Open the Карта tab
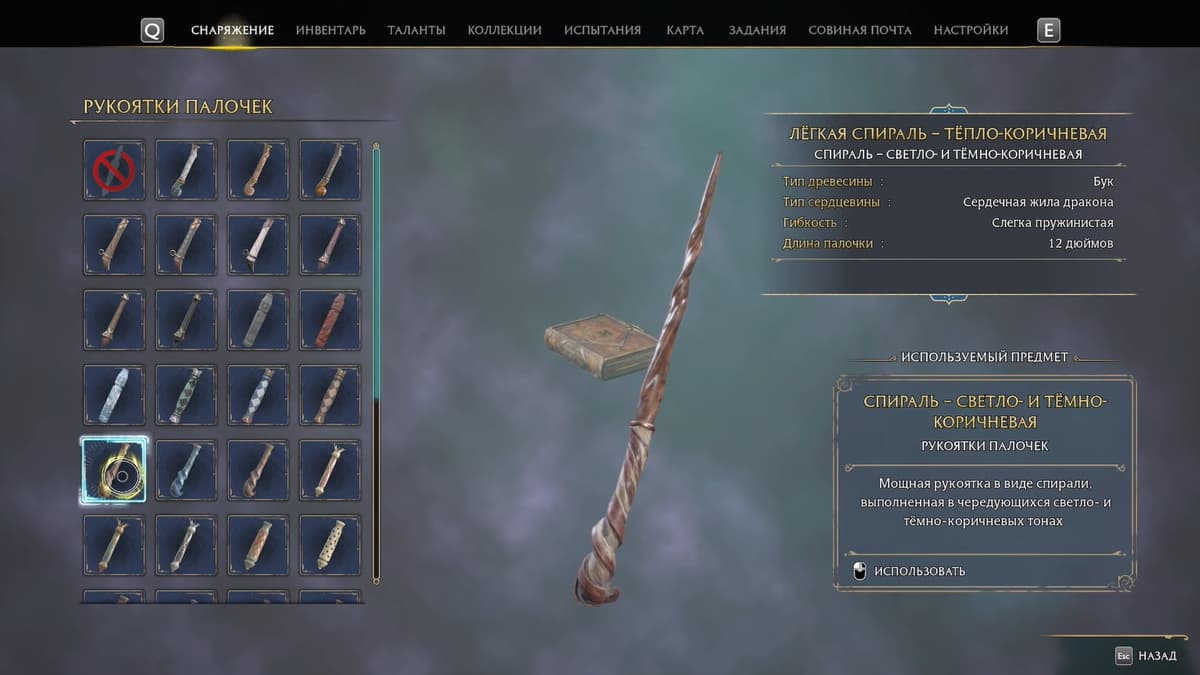Viewport: 1200px width, 675px height. point(685,30)
